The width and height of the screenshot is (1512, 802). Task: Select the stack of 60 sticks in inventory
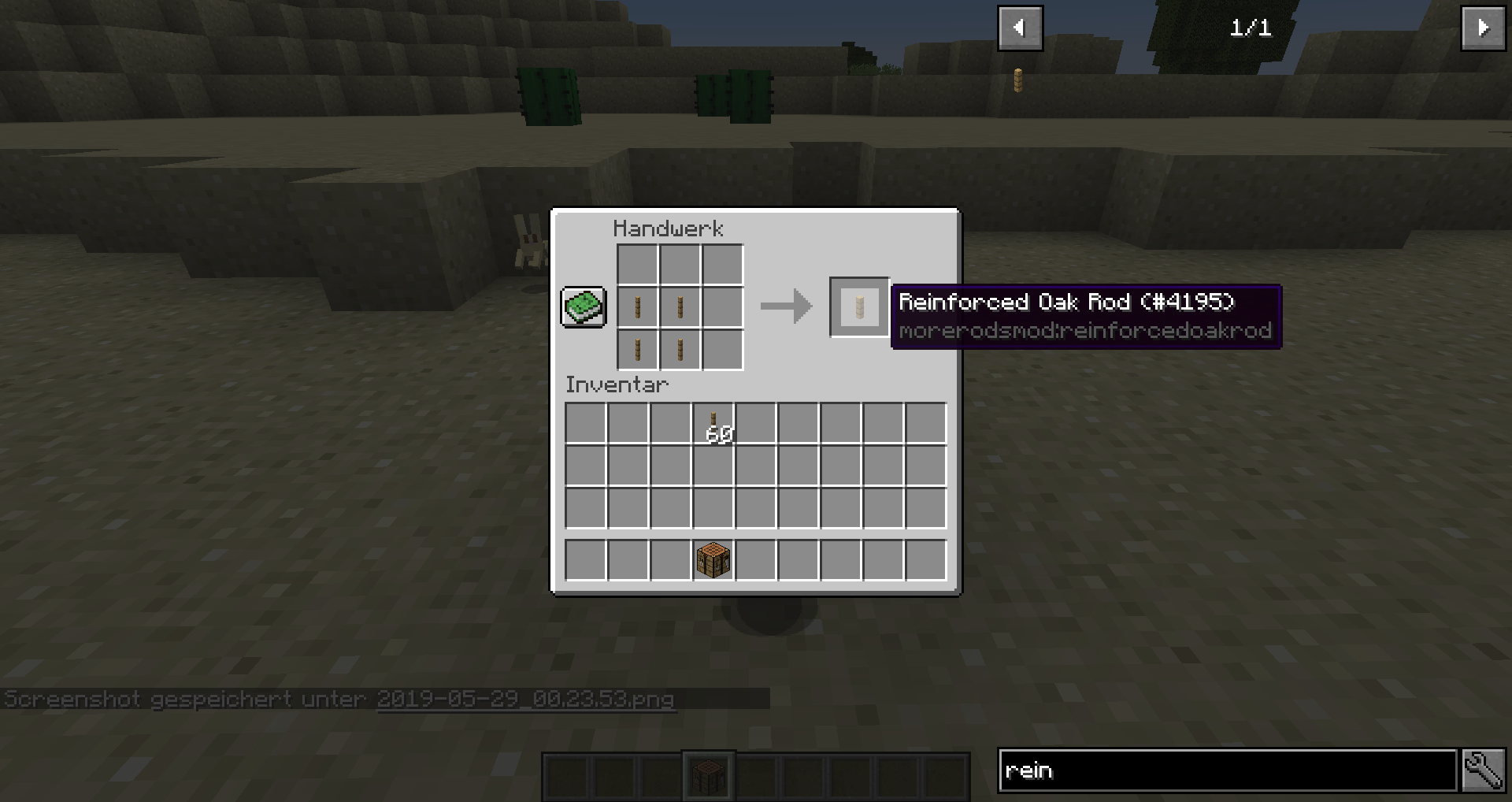click(714, 421)
